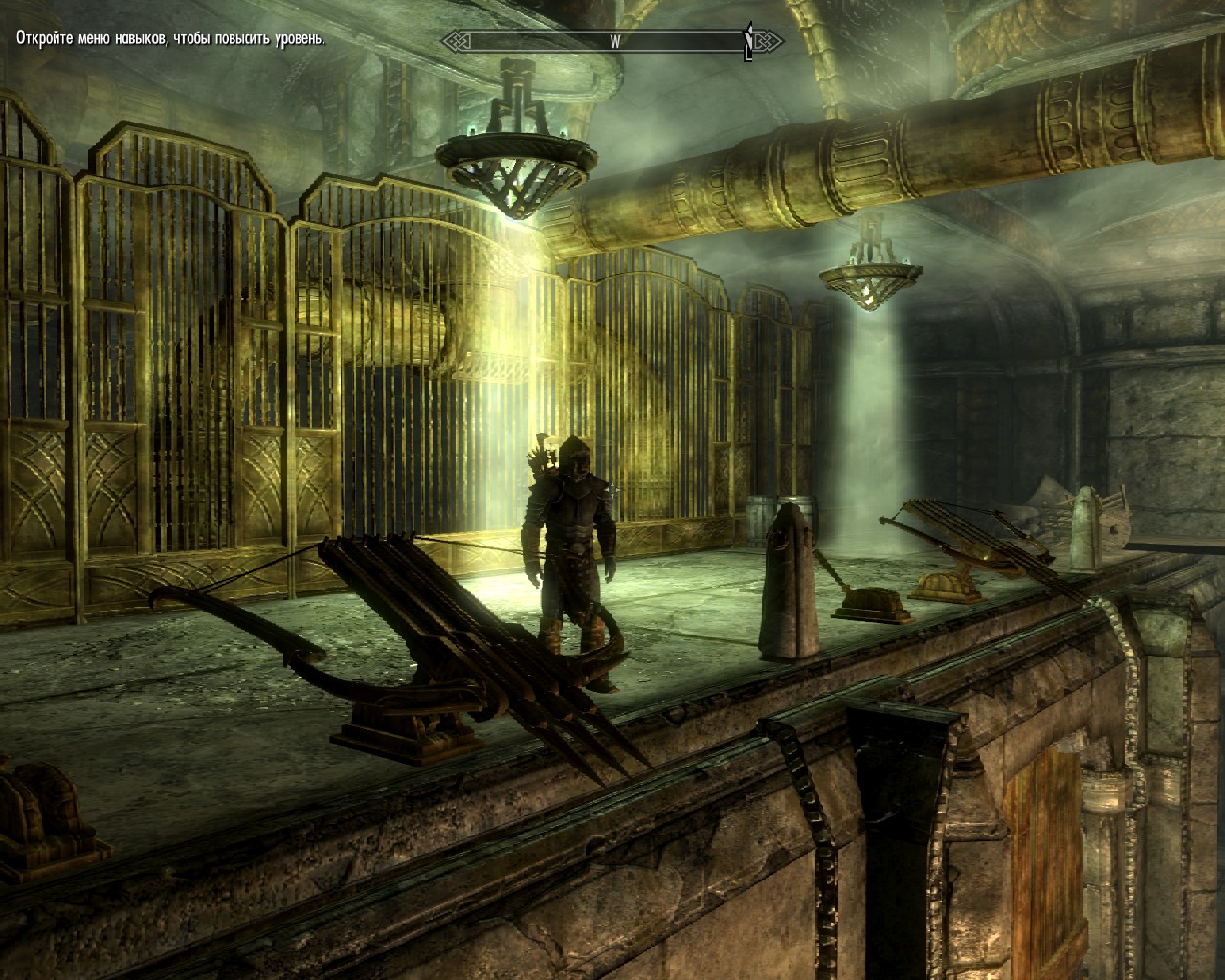Screen dimensions: 1225x980
Task: Click the compass bar showing West
Action: 612,41
